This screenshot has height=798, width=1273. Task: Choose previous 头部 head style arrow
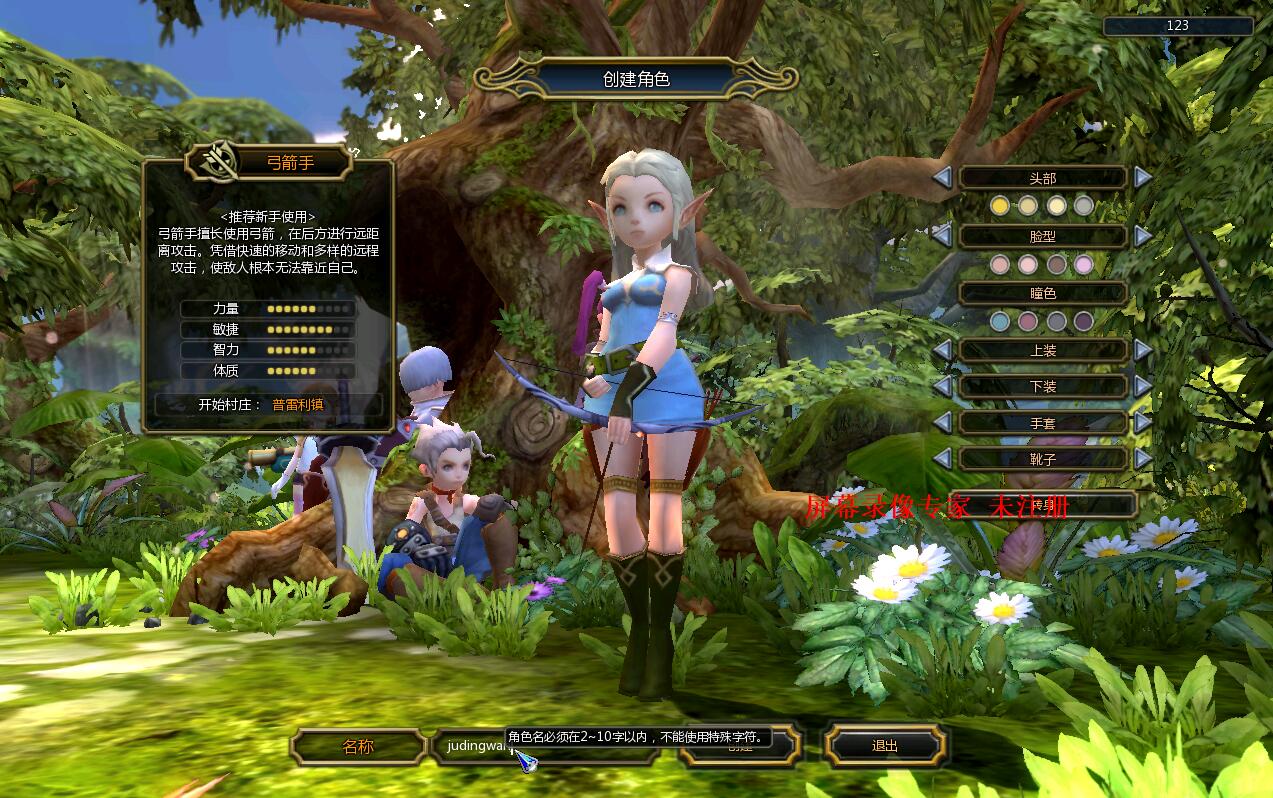942,177
